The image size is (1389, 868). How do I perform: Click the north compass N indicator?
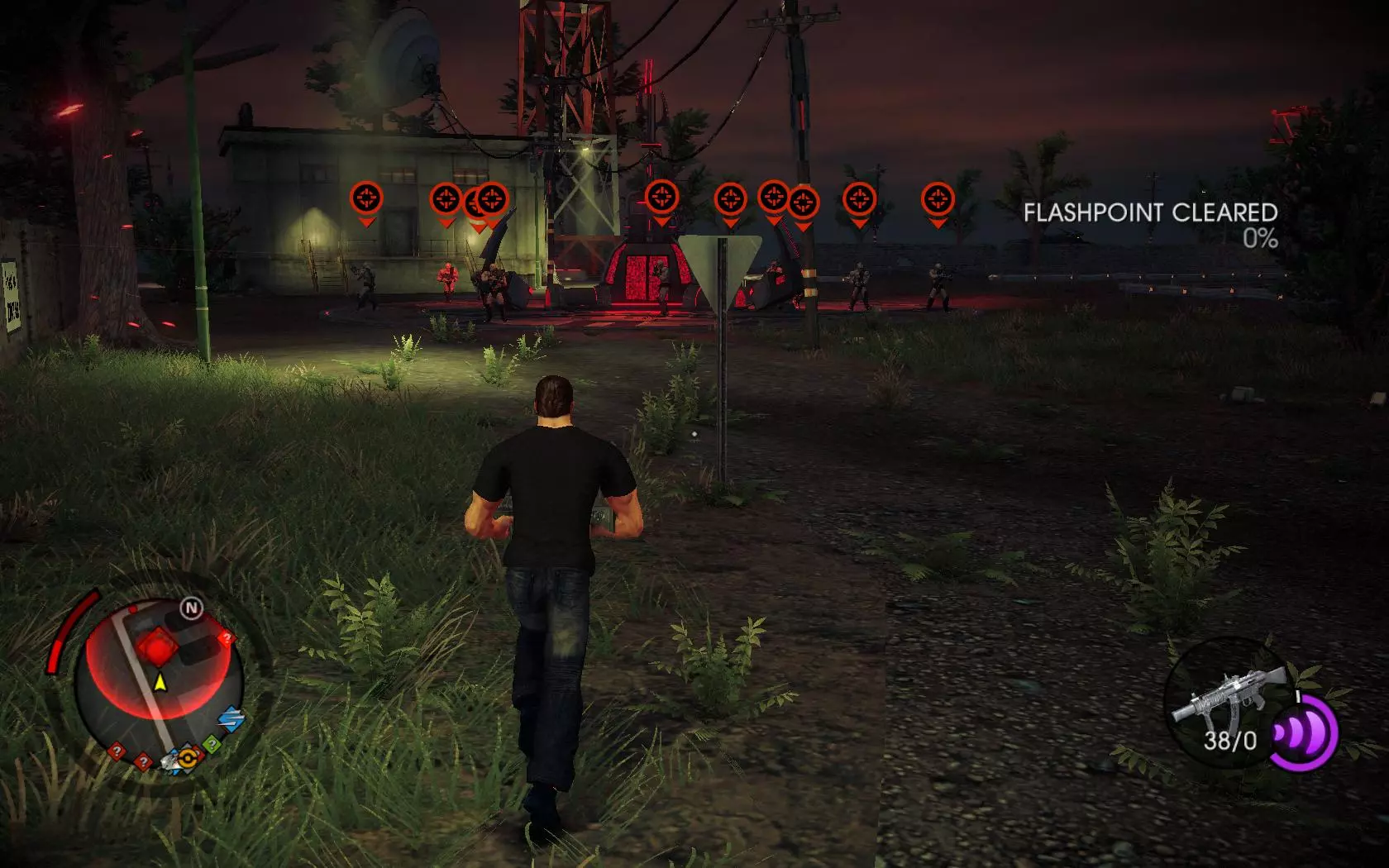(x=192, y=609)
